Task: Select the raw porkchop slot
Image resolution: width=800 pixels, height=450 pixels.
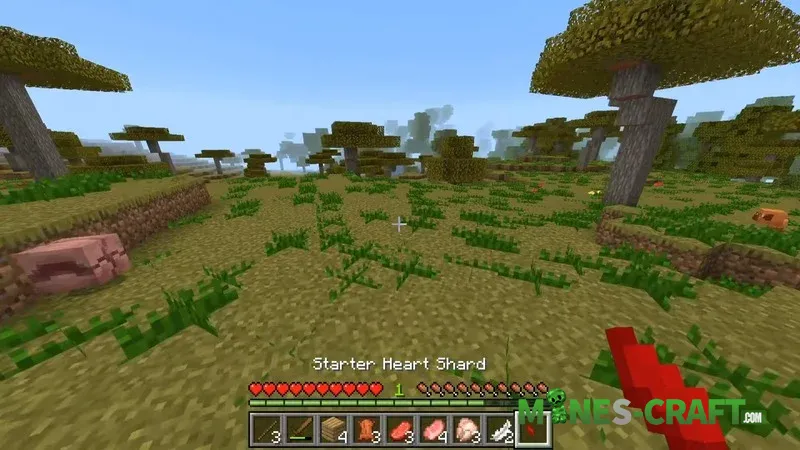Action: (x=434, y=429)
